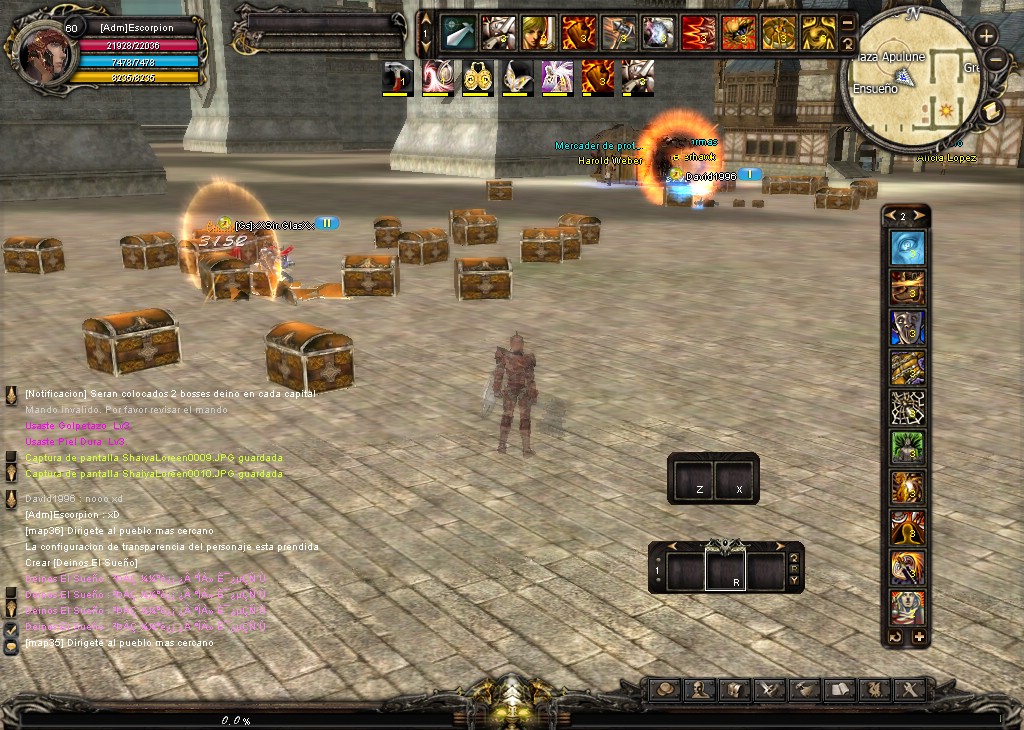Activate the green aura figure skill
Screen dimensions: 1024x730
click(x=908, y=447)
